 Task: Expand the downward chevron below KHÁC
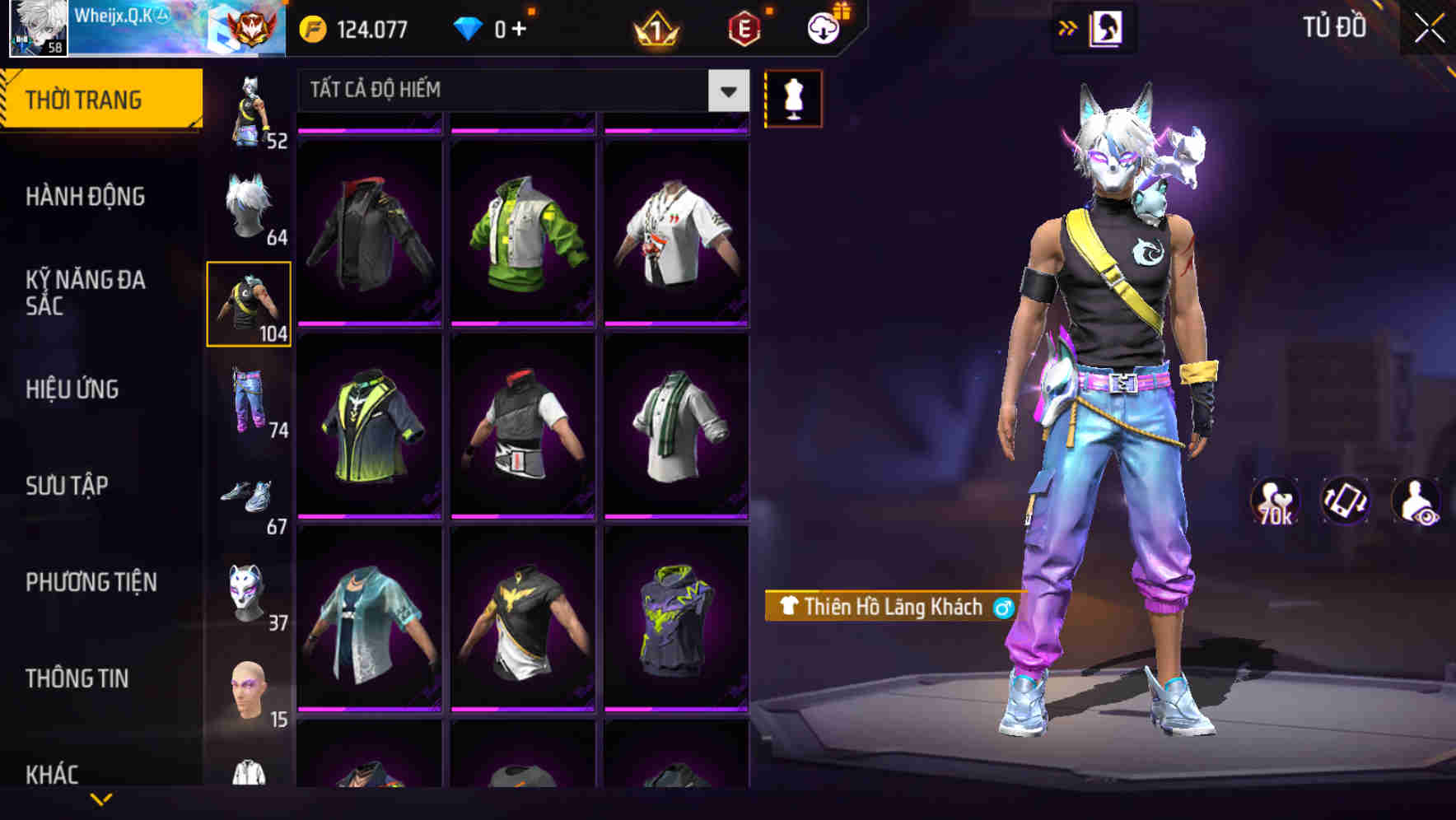[x=103, y=797]
